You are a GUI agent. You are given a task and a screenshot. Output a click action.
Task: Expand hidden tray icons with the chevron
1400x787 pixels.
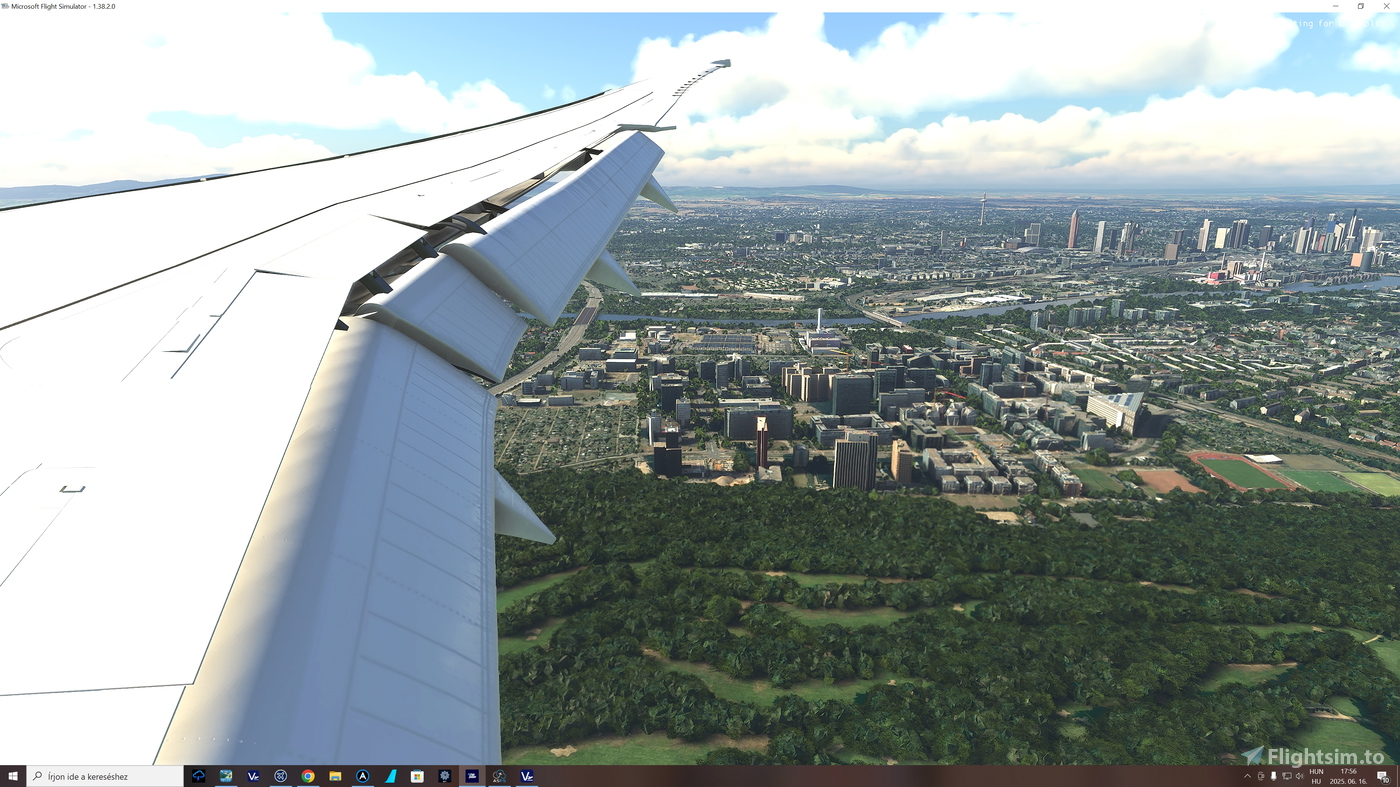coord(1248,775)
